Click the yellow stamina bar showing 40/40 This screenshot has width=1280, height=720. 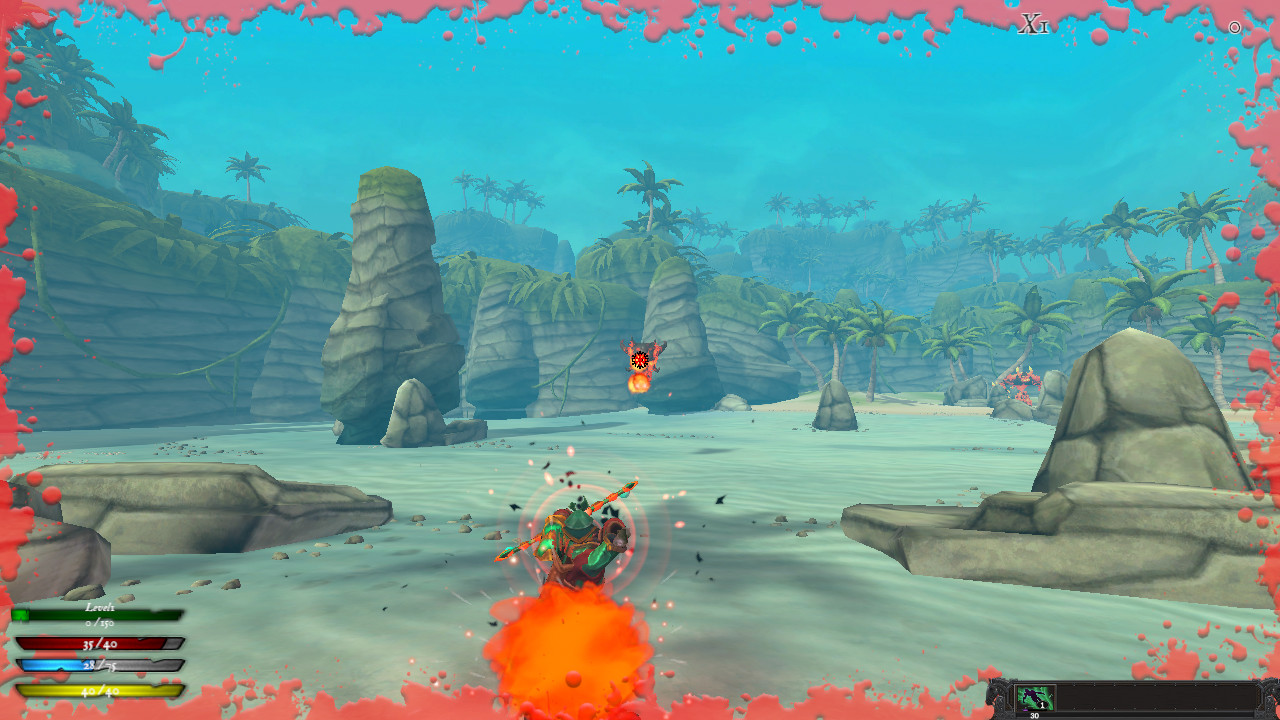coord(98,690)
